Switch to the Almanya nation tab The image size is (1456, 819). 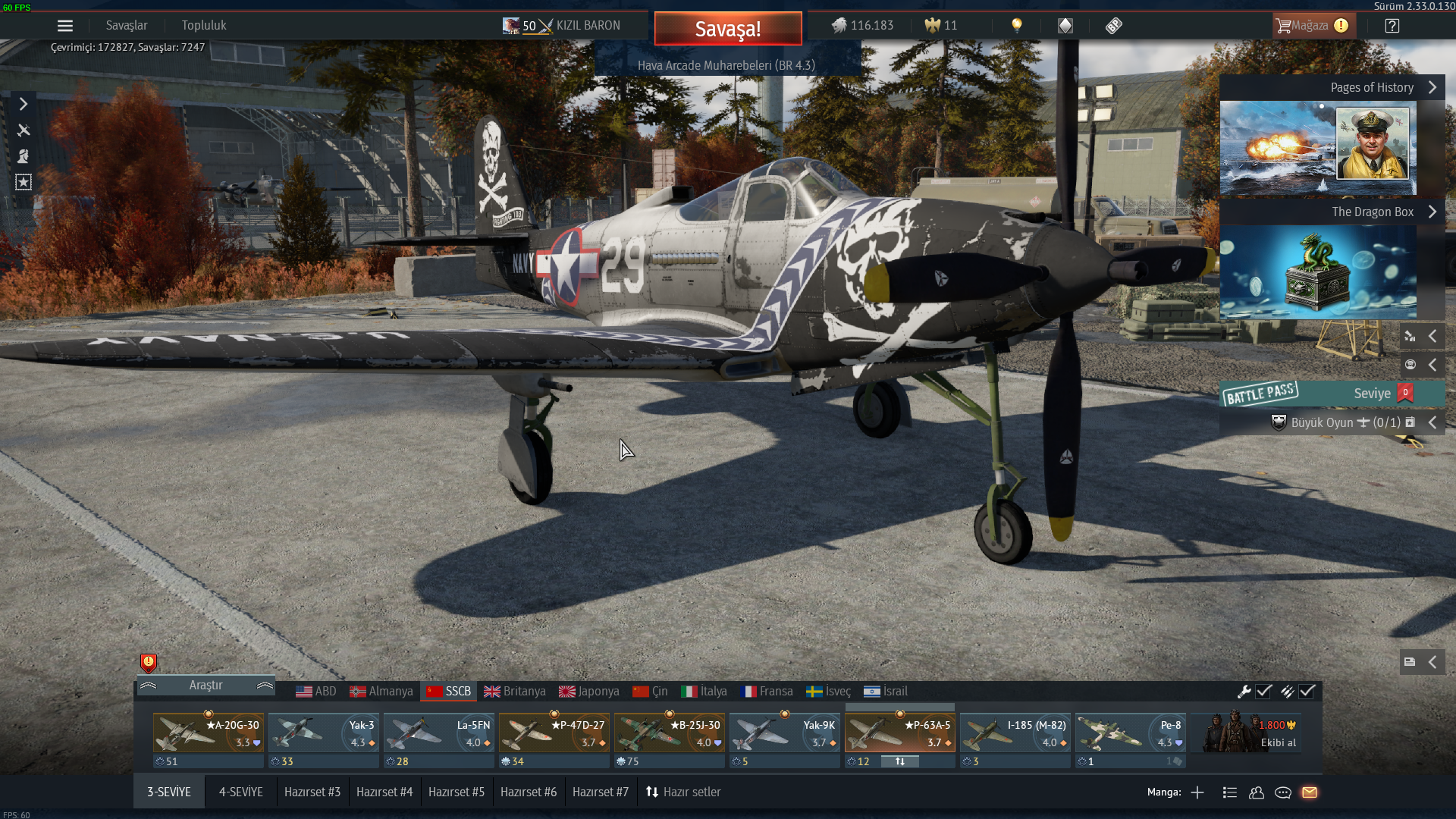point(381,692)
